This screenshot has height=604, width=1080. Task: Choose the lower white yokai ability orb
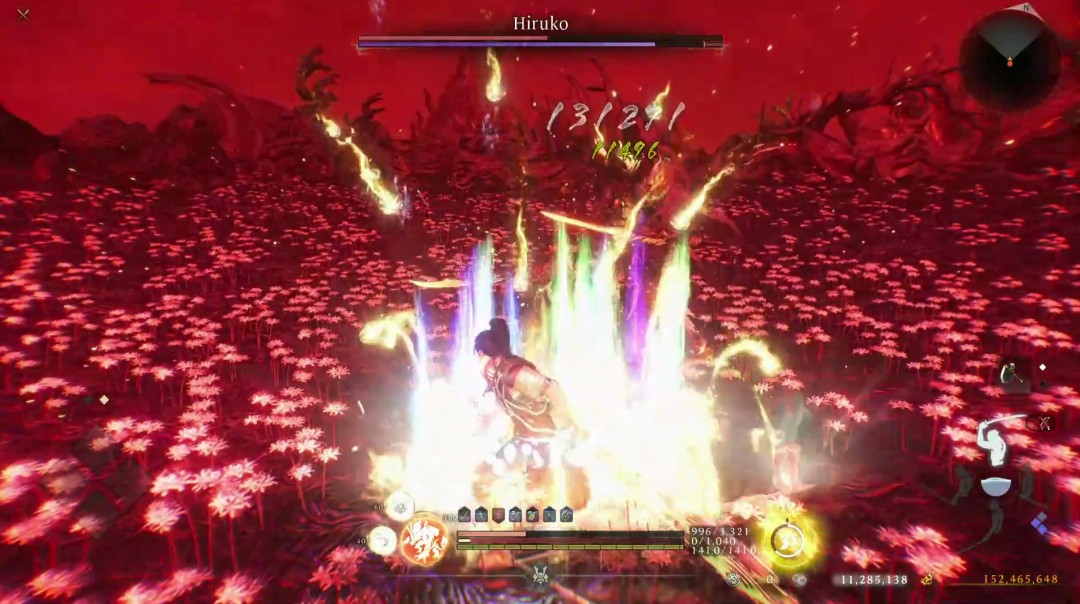pos(382,541)
